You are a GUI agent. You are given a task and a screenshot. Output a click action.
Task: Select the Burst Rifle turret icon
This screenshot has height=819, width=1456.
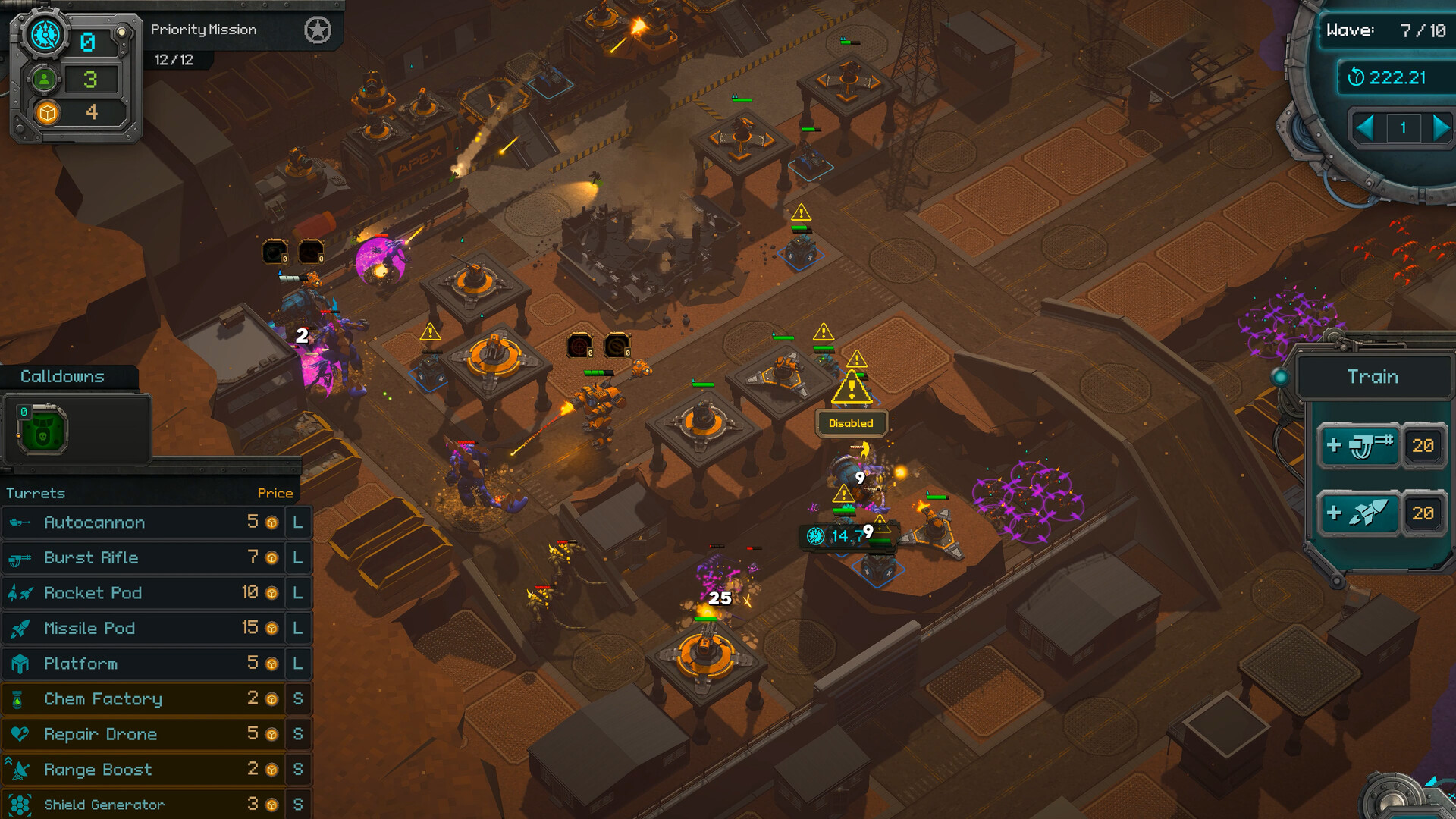(x=20, y=557)
